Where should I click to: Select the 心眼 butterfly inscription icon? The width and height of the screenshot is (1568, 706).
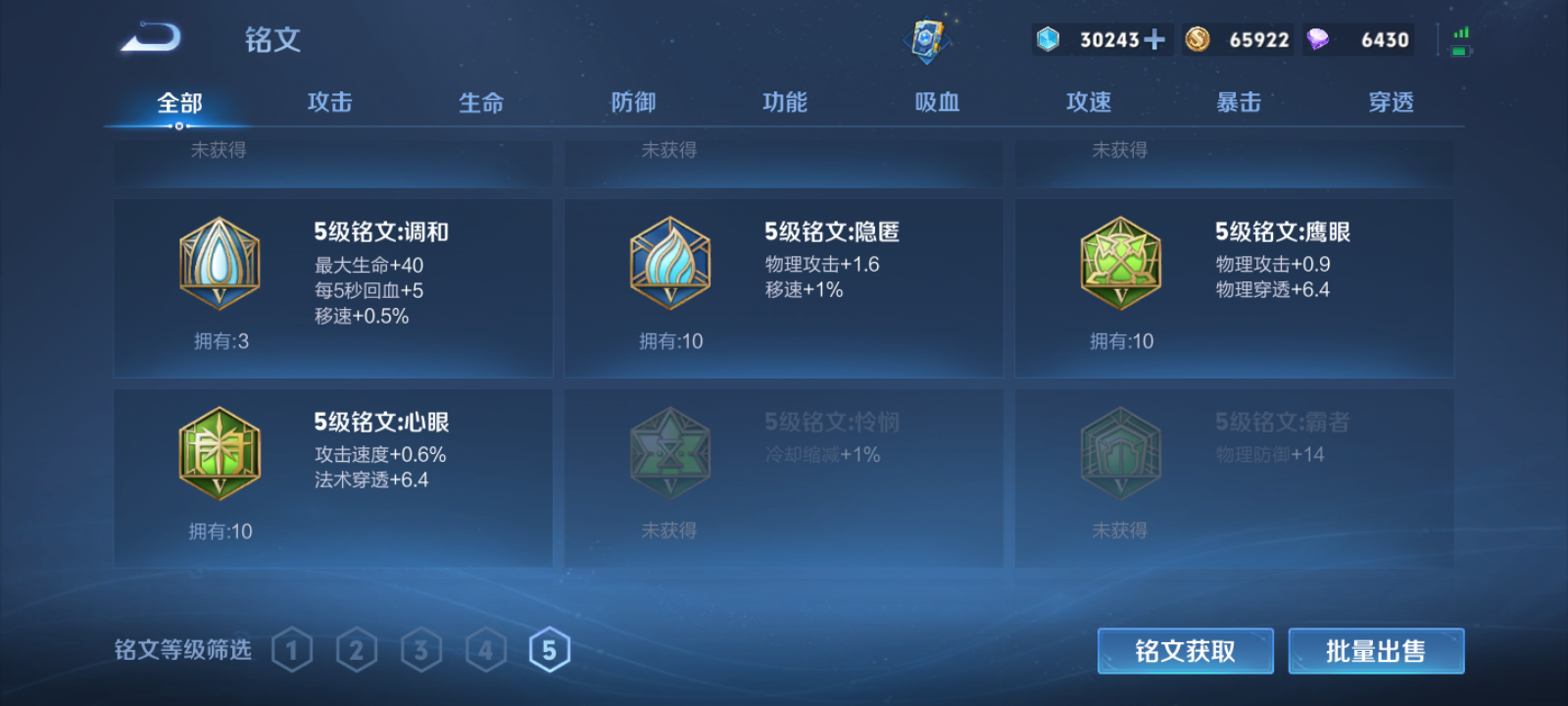220,452
